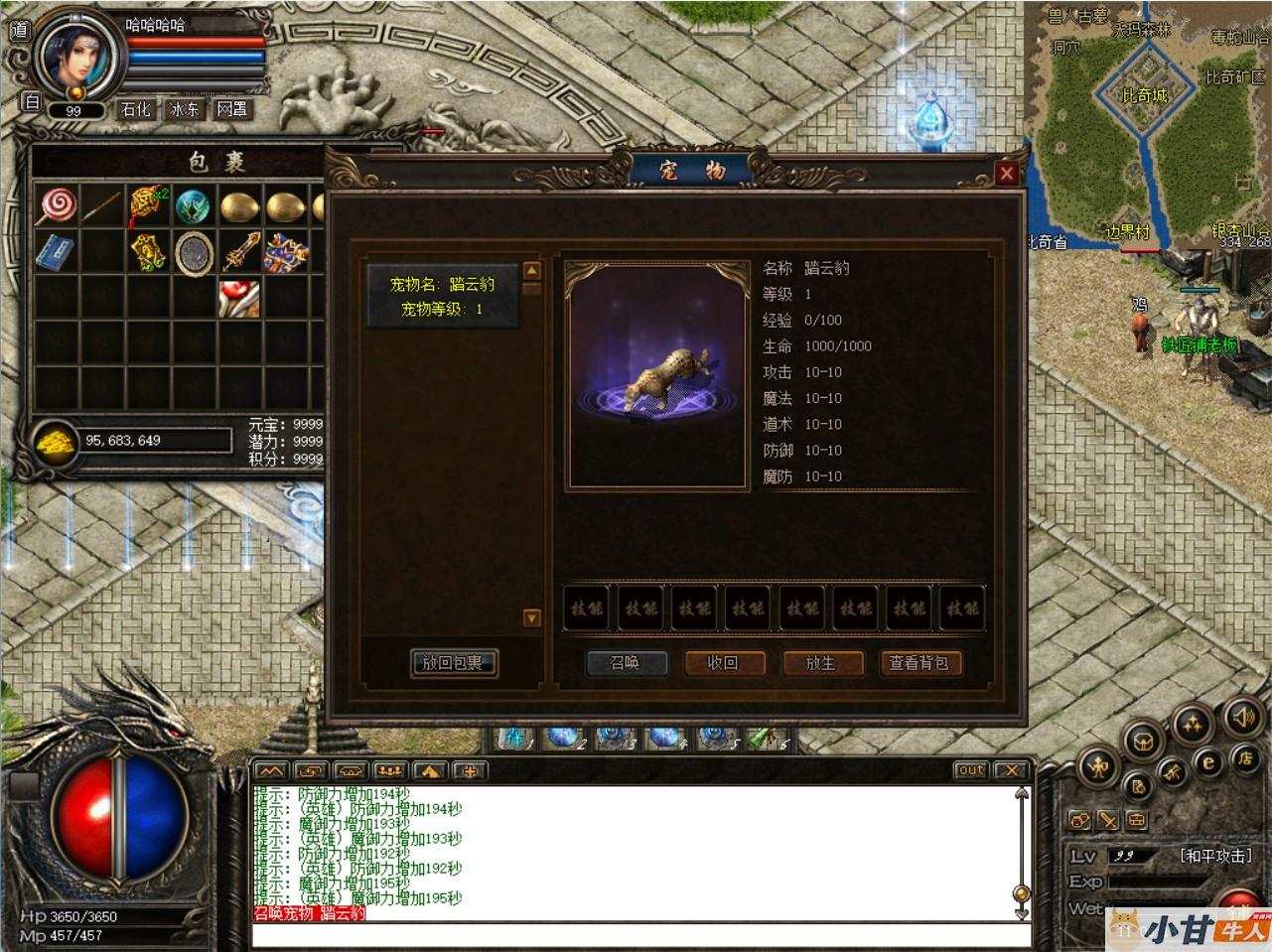
Task: Choose the blue-gold armor item in the bag
Action: tap(286, 253)
